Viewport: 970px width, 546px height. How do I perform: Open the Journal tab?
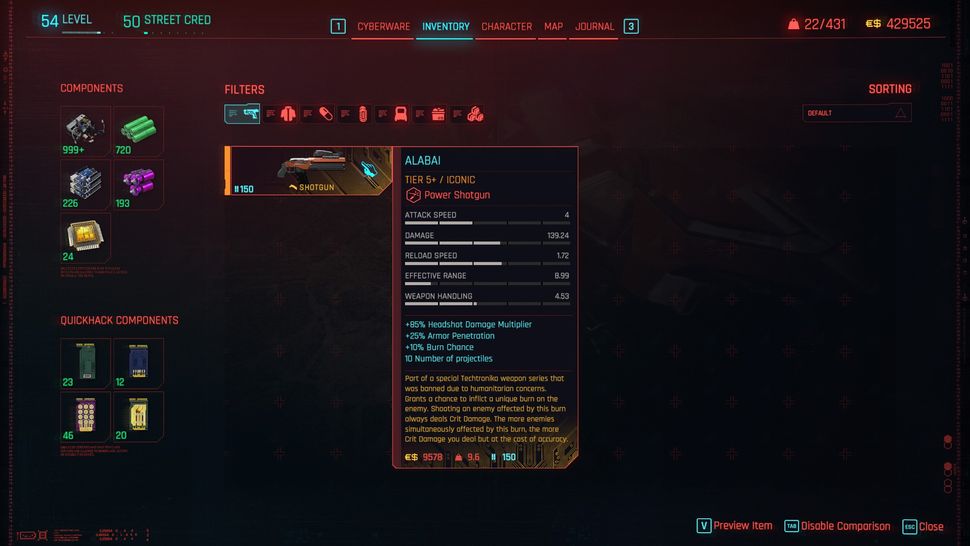(x=594, y=26)
